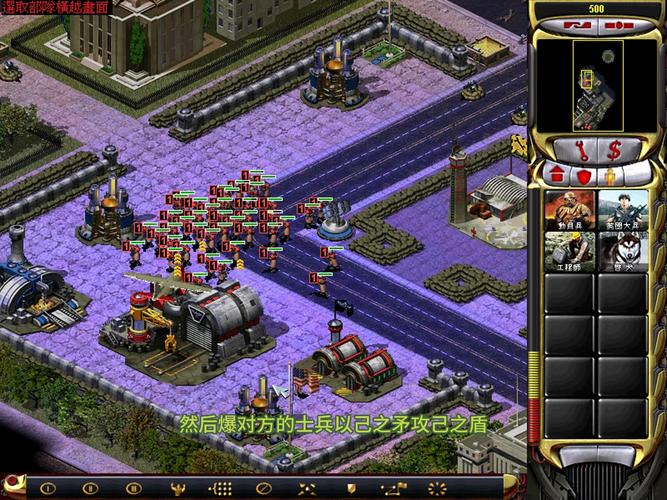Screen dimensions: 667x500
Task: Select team II on the command bar
Action: (90, 488)
